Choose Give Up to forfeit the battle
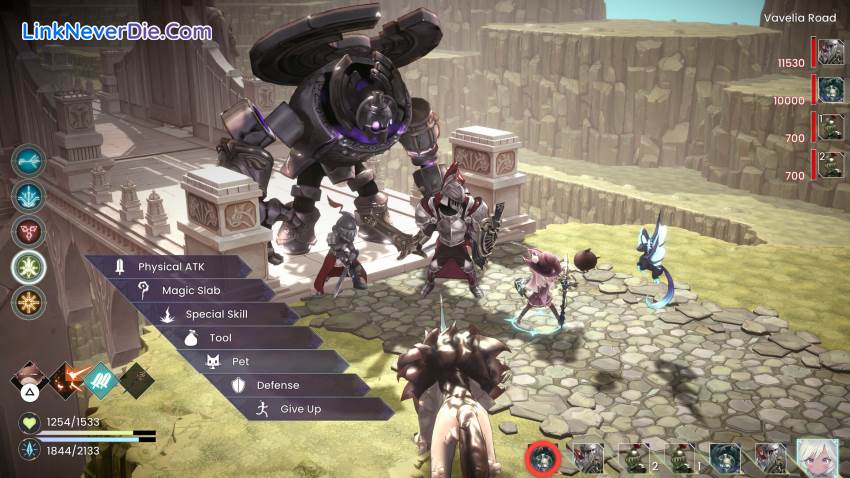Image resolution: width=850 pixels, height=478 pixels. pyautogui.click(x=300, y=409)
